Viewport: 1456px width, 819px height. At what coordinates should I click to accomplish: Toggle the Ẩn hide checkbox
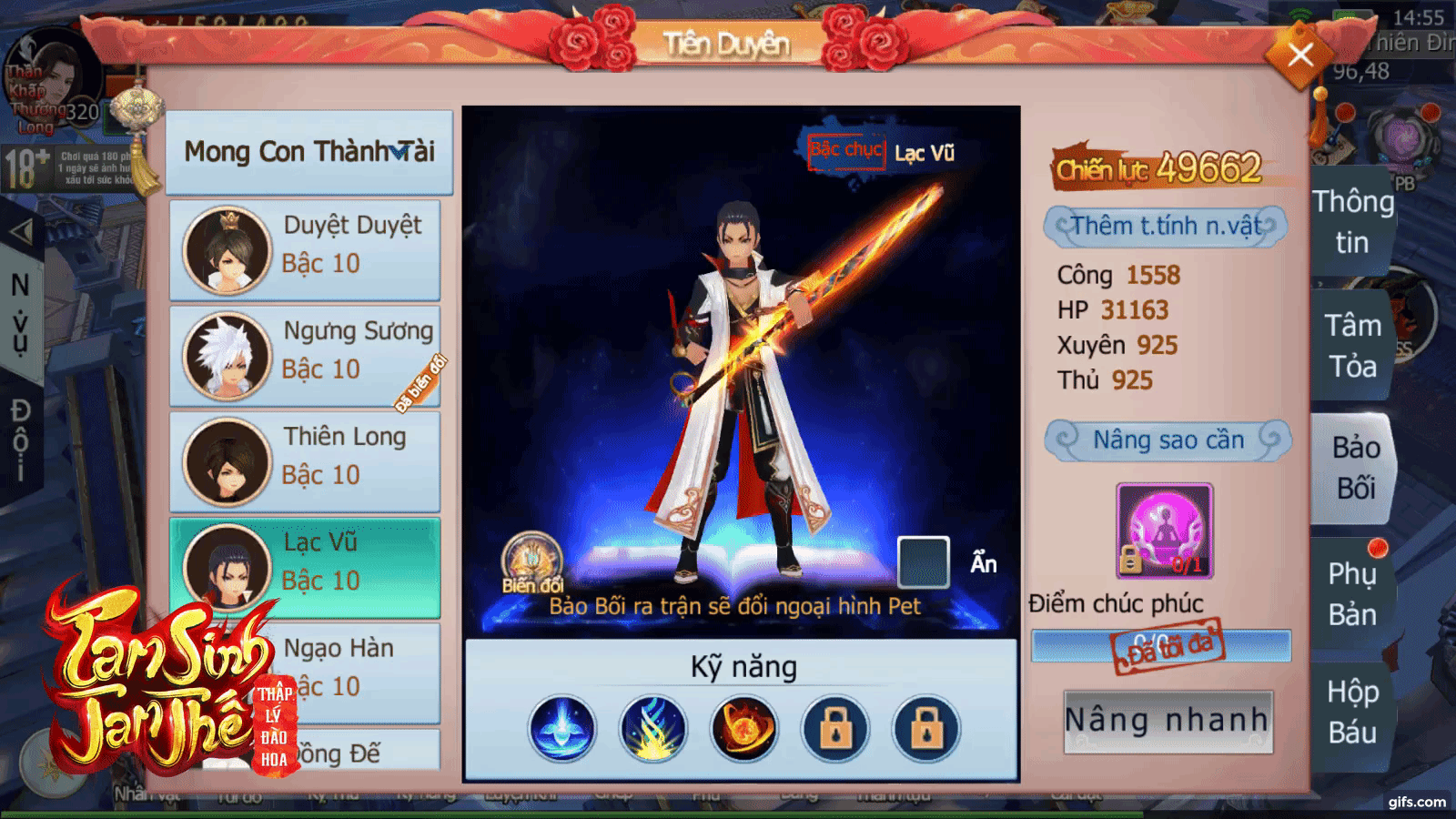tap(923, 561)
